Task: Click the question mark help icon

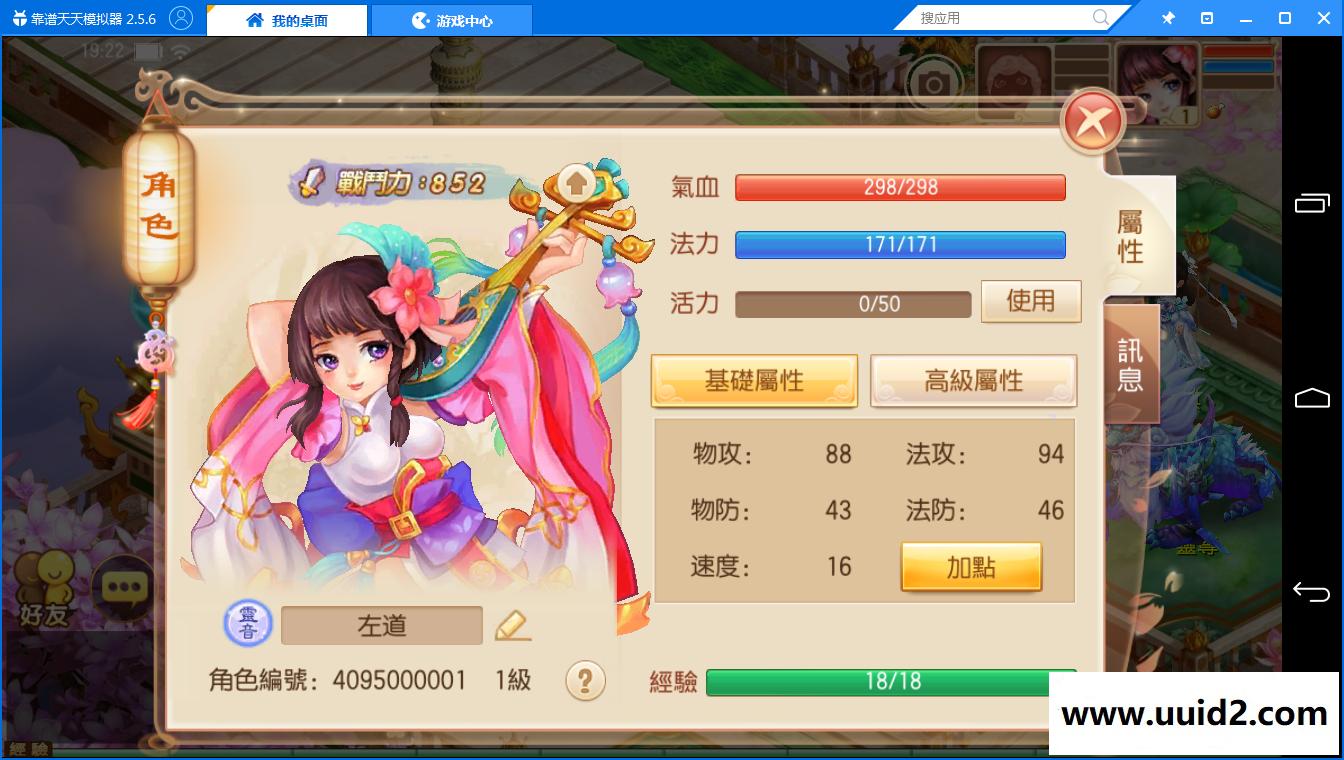Action: coord(585,679)
